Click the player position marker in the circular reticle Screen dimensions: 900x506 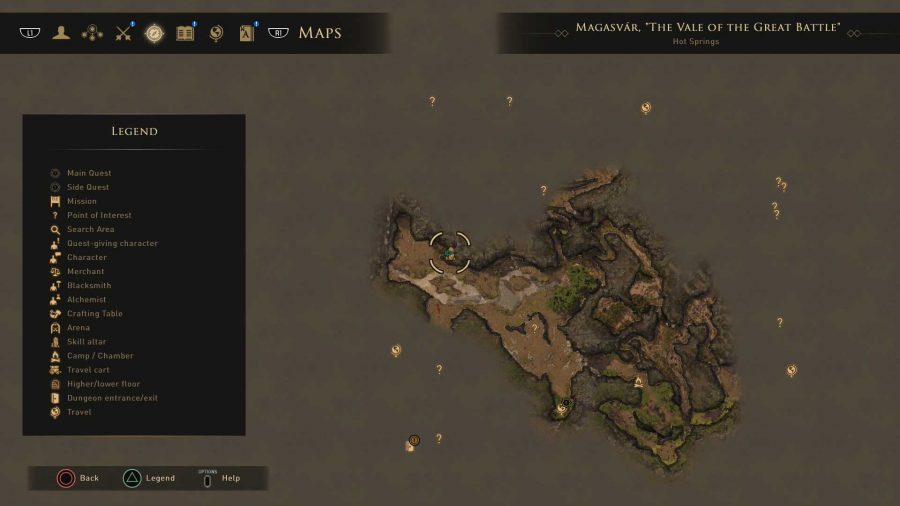450,252
